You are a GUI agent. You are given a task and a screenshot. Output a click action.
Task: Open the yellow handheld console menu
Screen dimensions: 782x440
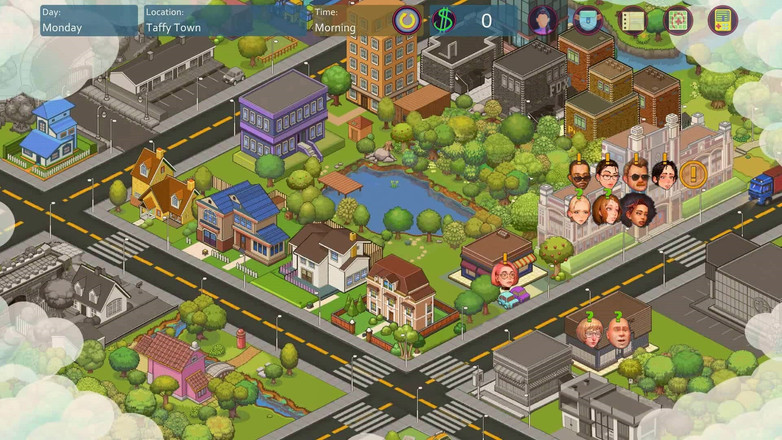[x=722, y=20]
